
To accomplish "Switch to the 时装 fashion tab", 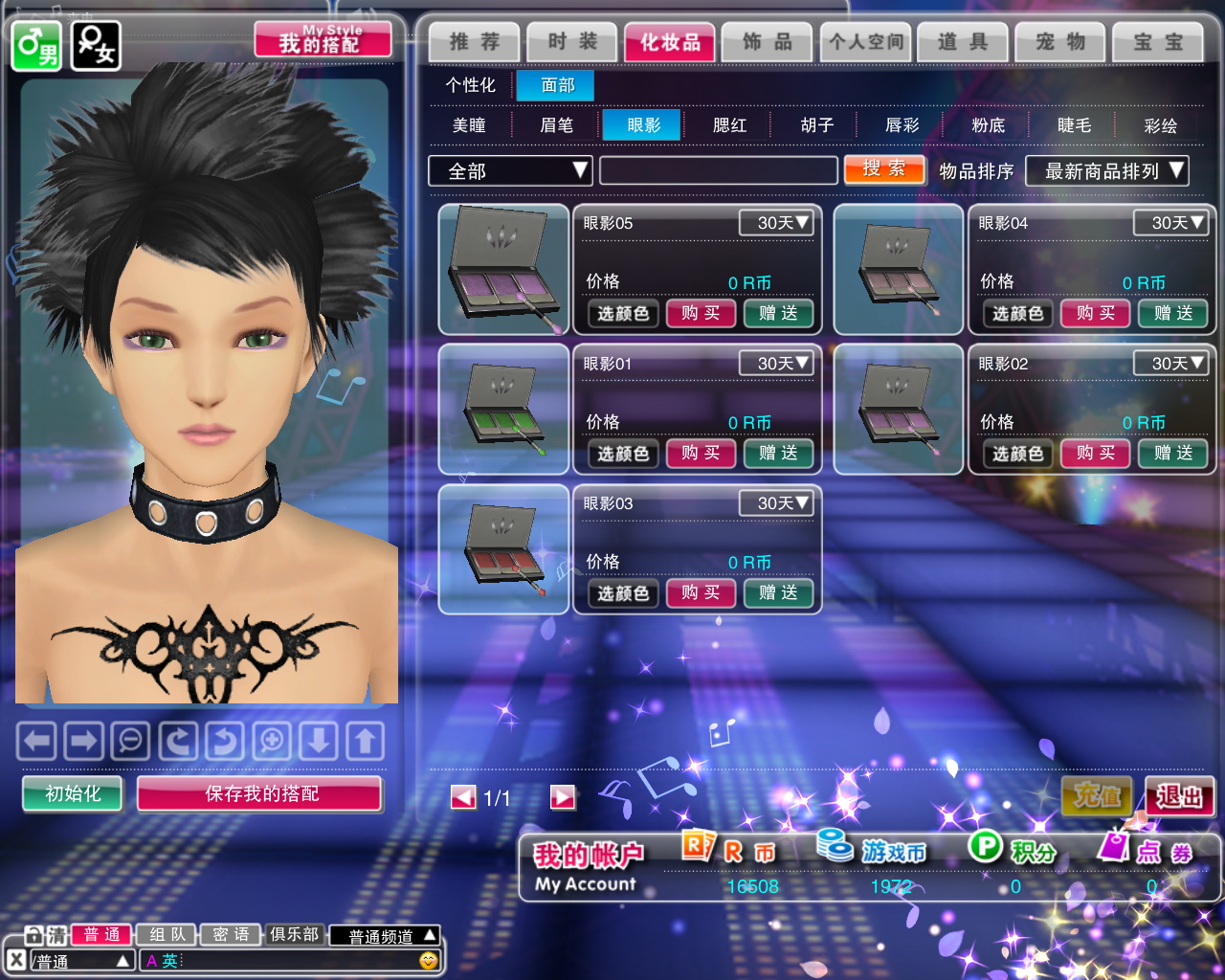I will 572,42.
